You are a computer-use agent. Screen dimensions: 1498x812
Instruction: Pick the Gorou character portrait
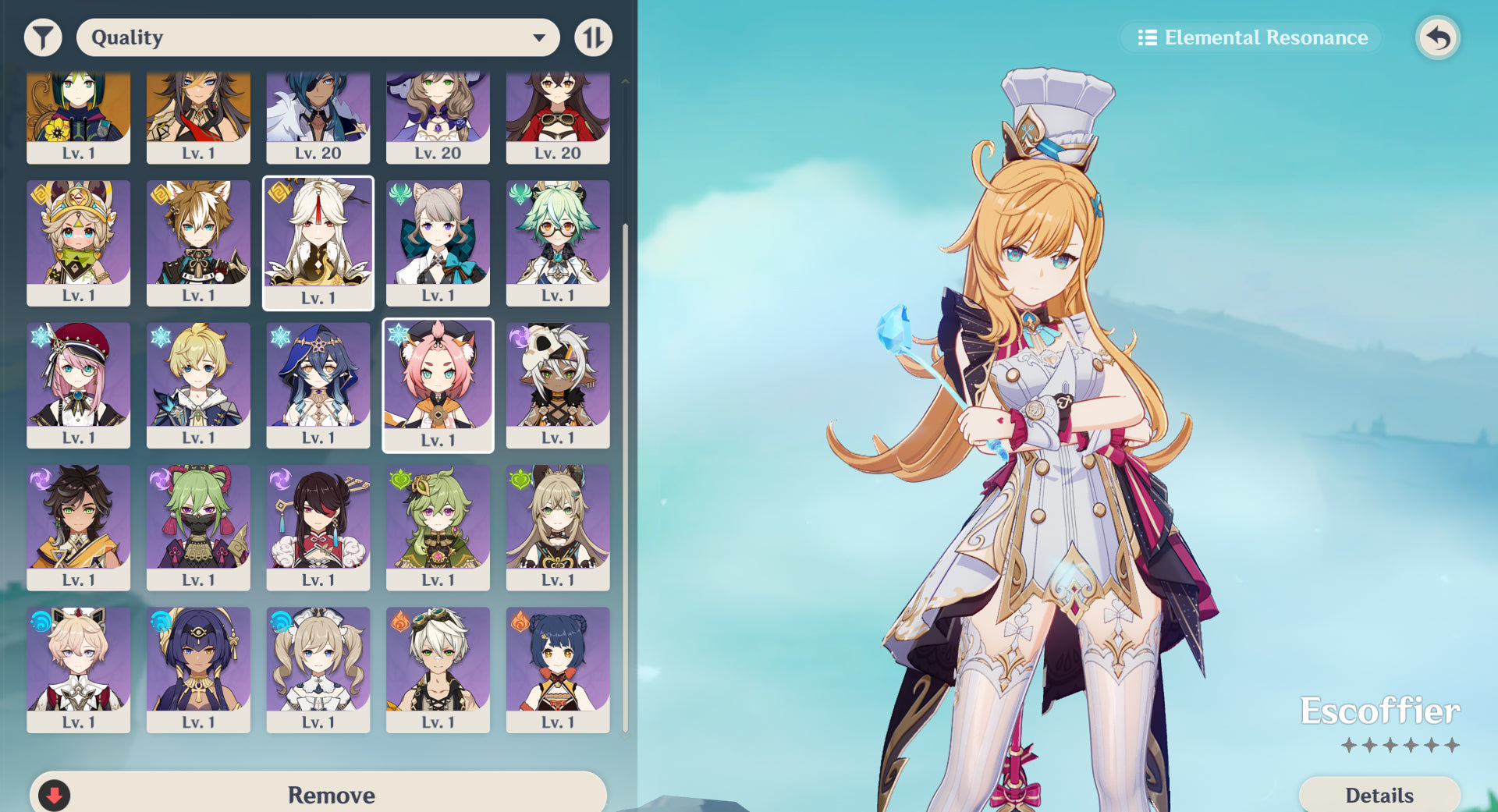(198, 243)
